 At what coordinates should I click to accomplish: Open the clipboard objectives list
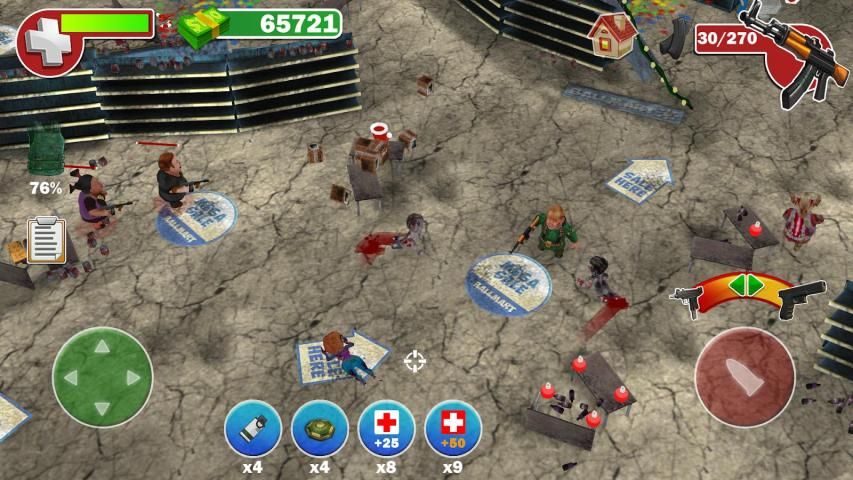(46, 240)
